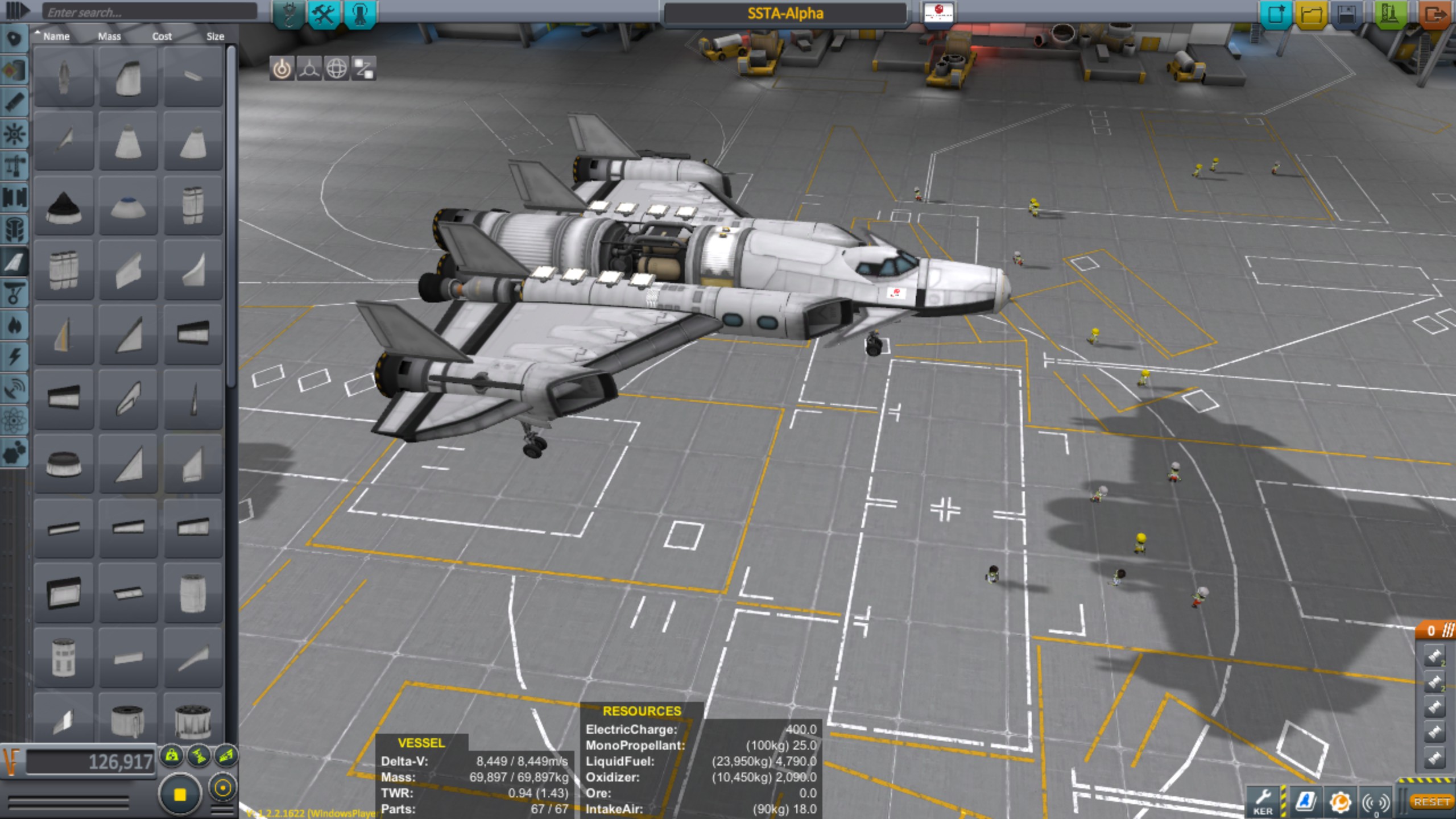Choose the Rotate gizmo tool
The image size is (1456, 819).
point(337,69)
